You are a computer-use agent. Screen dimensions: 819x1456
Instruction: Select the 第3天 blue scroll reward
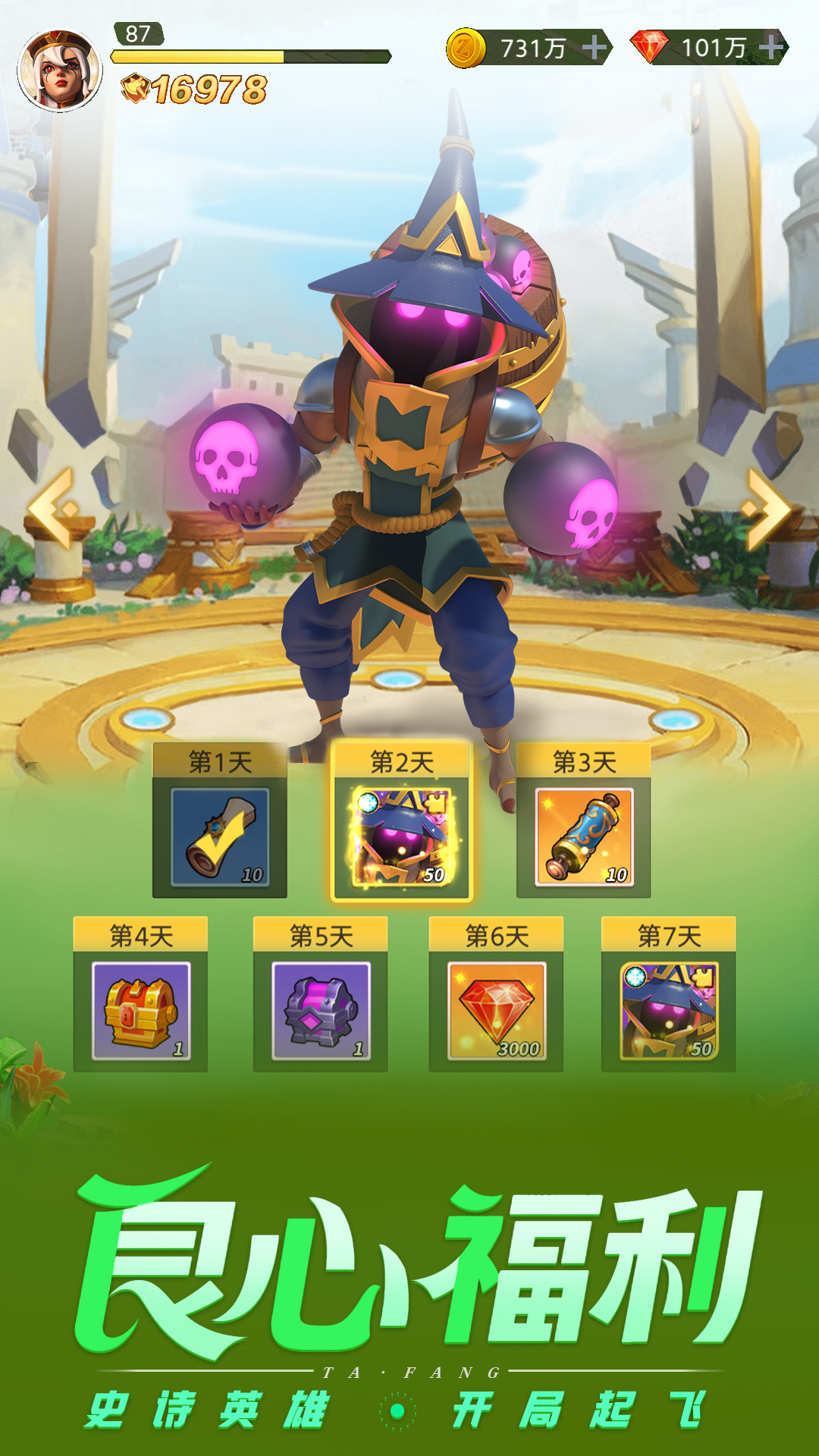(x=584, y=836)
